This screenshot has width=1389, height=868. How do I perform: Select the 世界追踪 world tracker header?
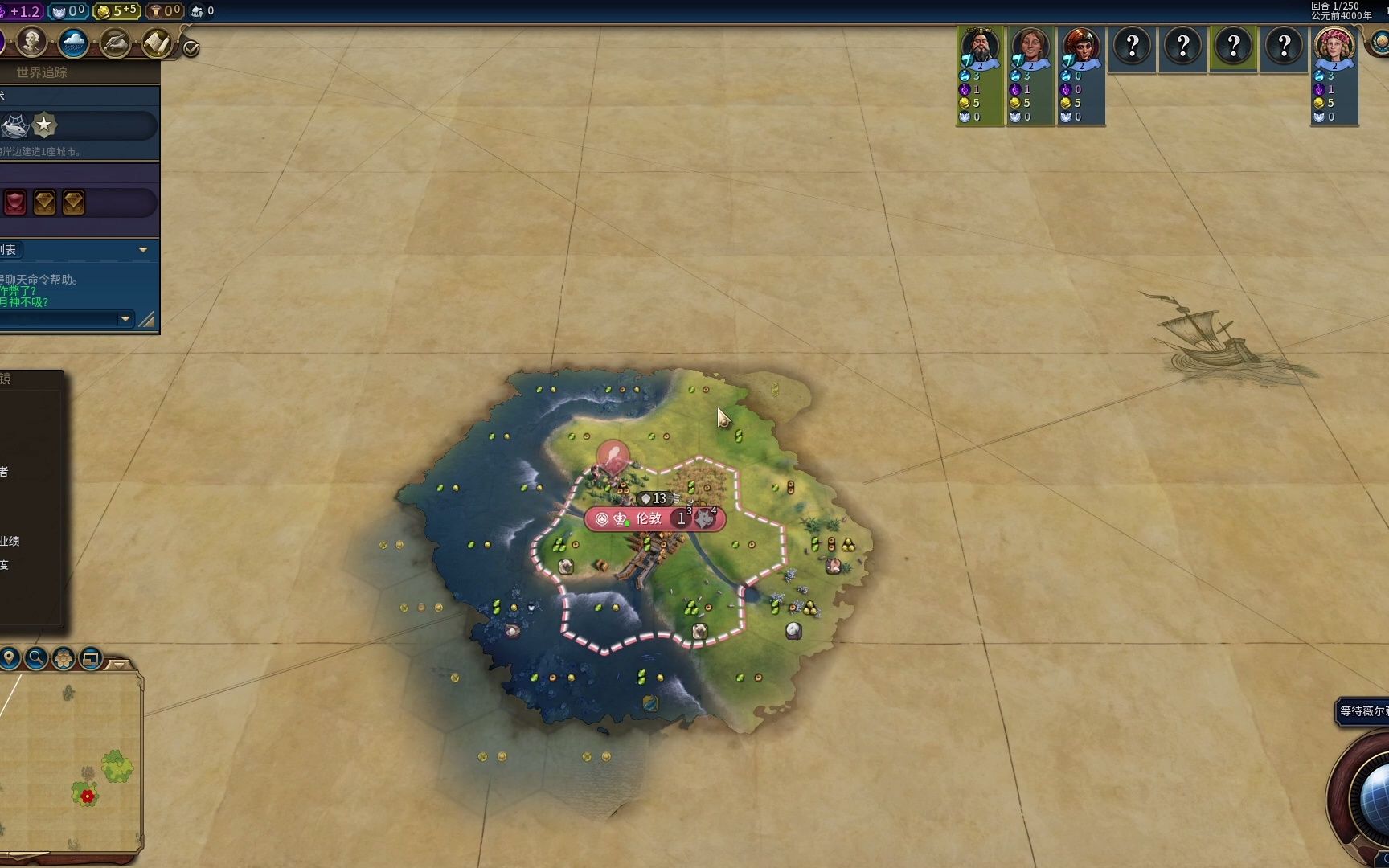(x=42, y=72)
